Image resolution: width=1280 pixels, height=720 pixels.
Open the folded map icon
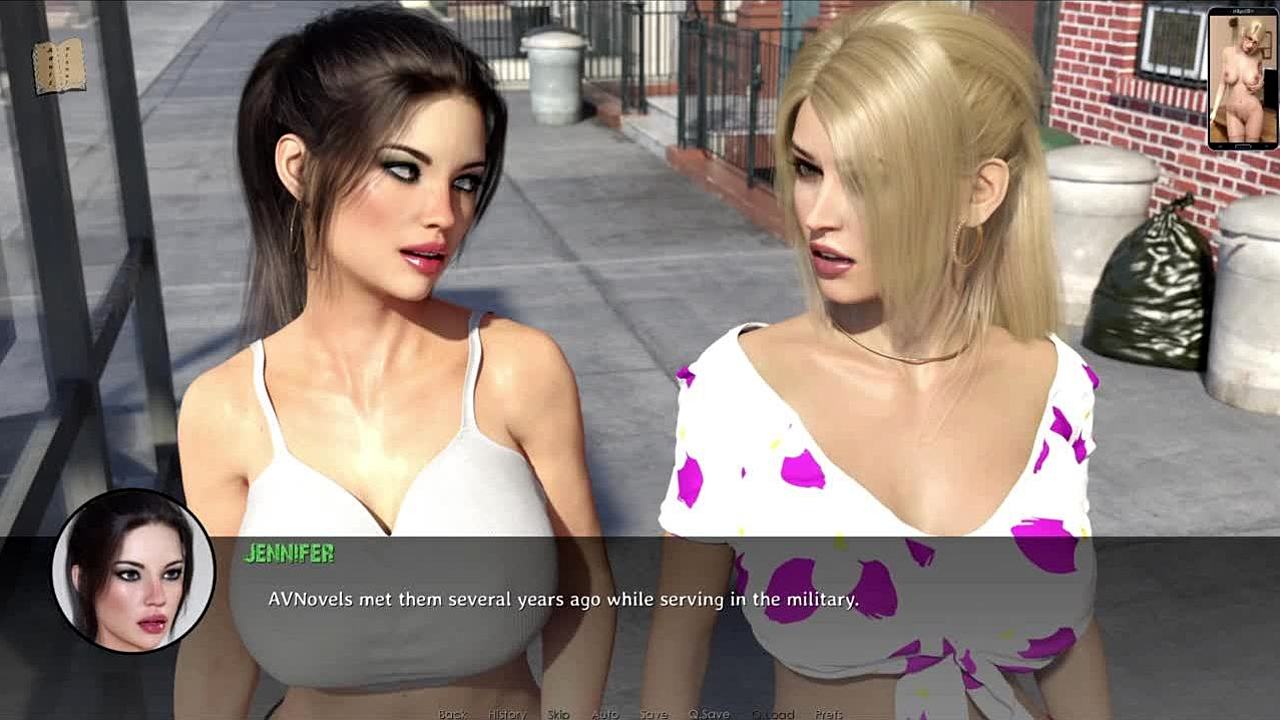coord(59,67)
